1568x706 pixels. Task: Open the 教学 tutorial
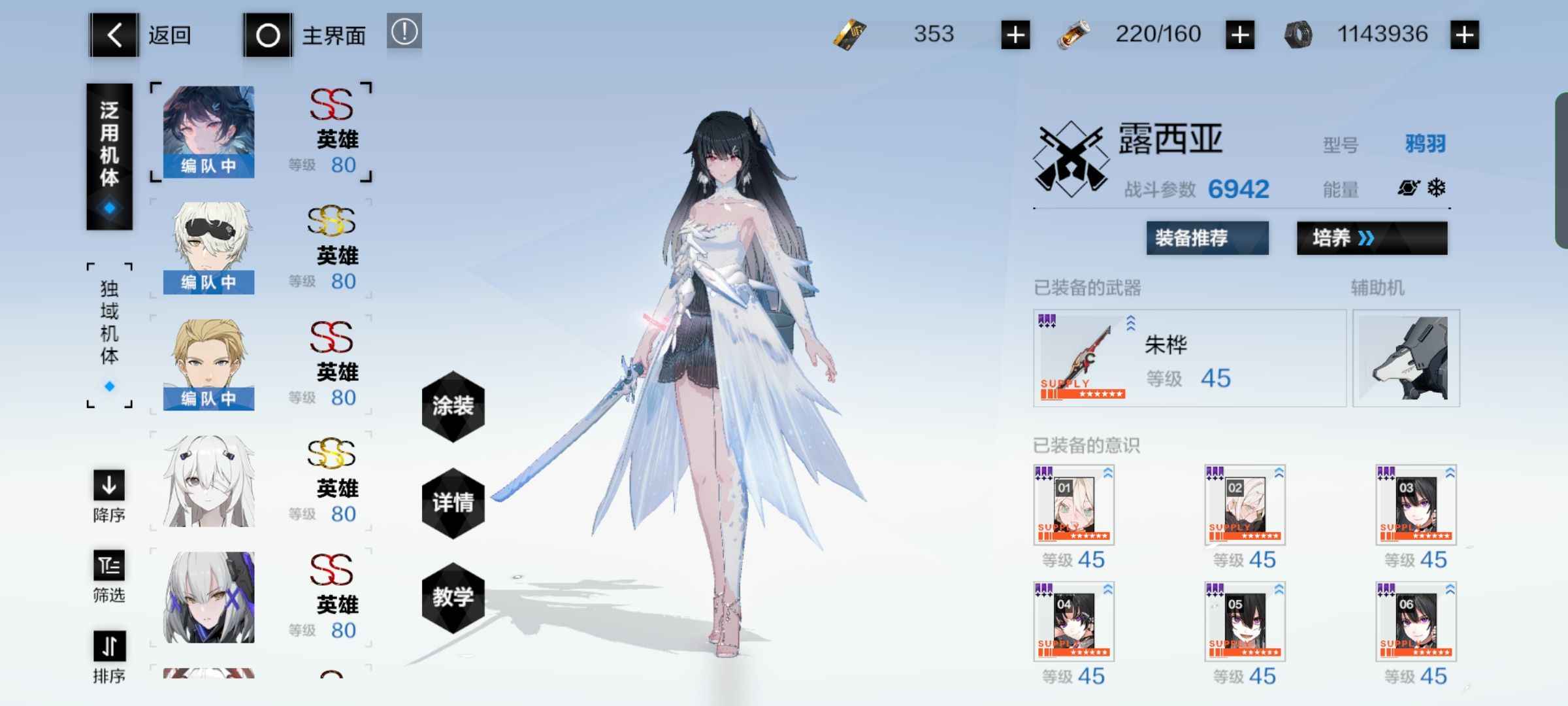pos(453,597)
